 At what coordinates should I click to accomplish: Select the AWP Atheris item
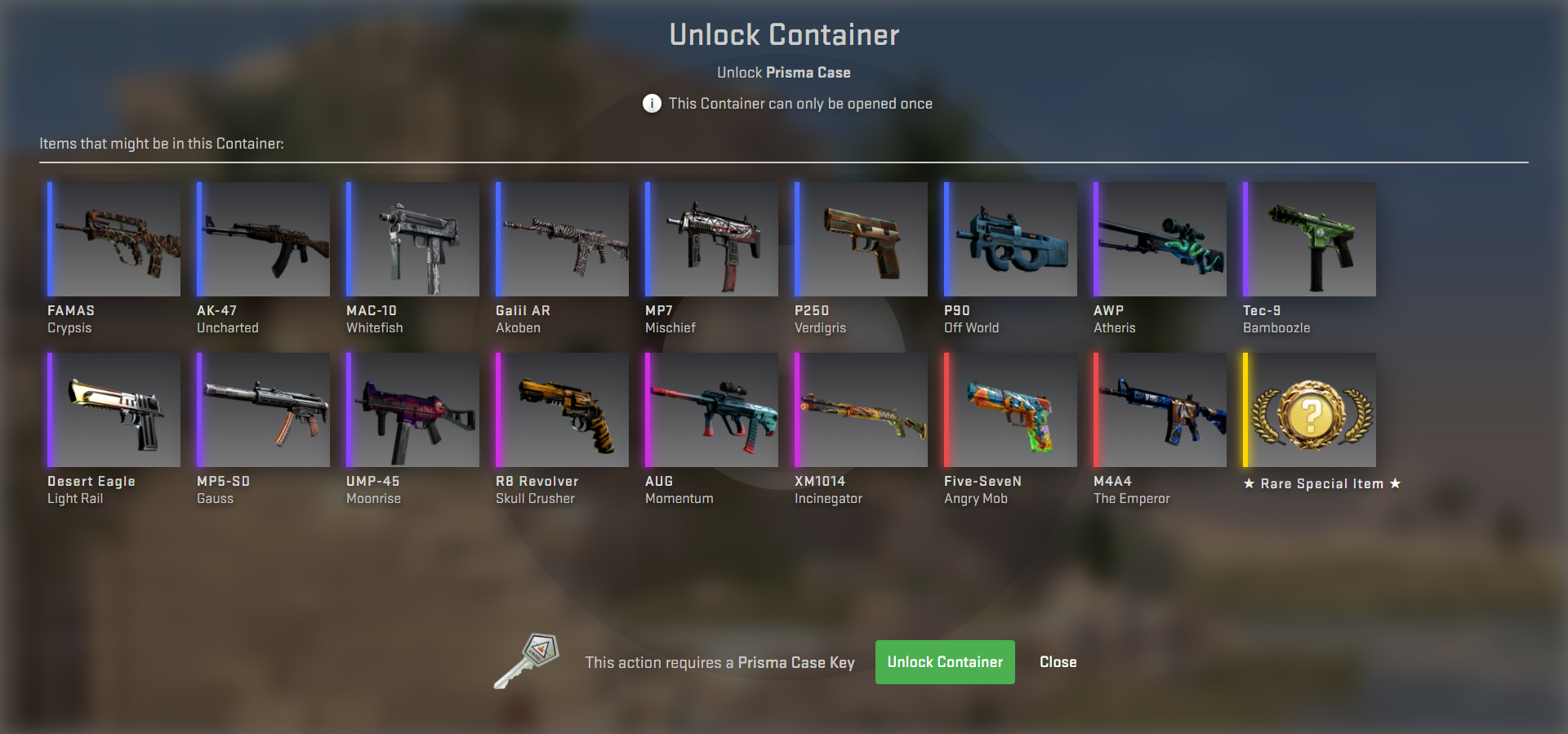1159,238
